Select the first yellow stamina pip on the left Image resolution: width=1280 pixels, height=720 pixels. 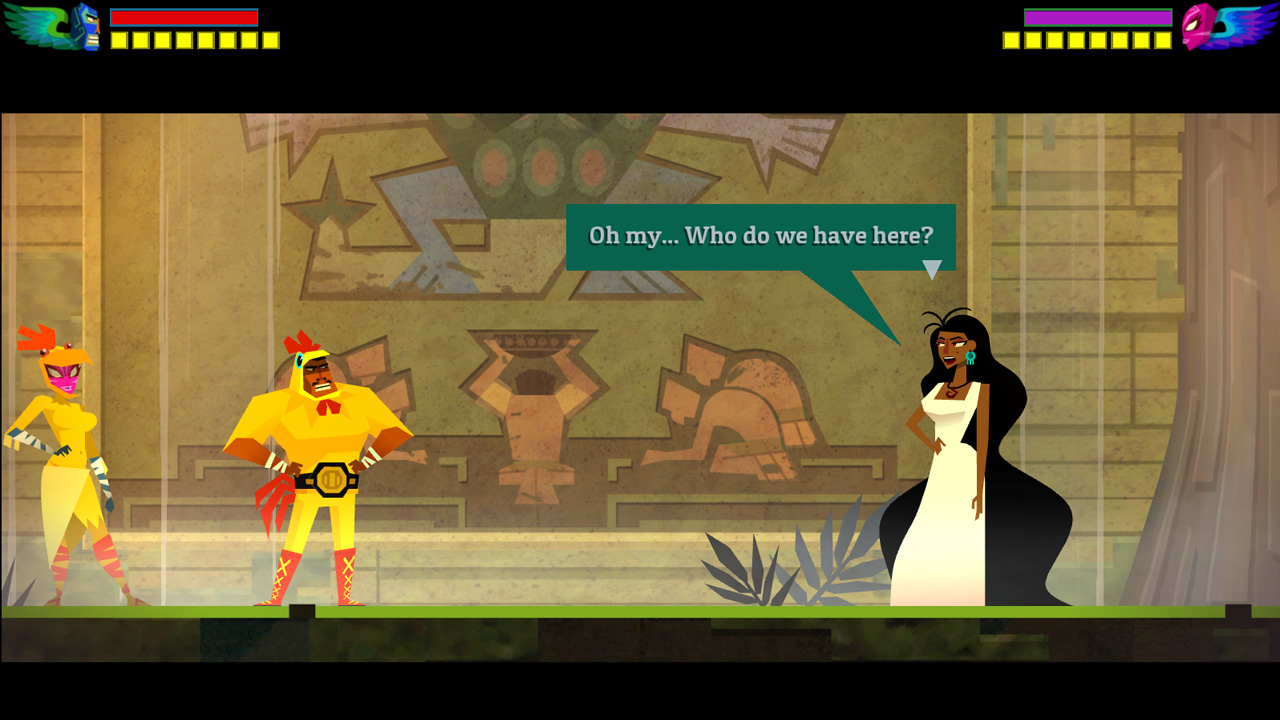click(x=118, y=40)
